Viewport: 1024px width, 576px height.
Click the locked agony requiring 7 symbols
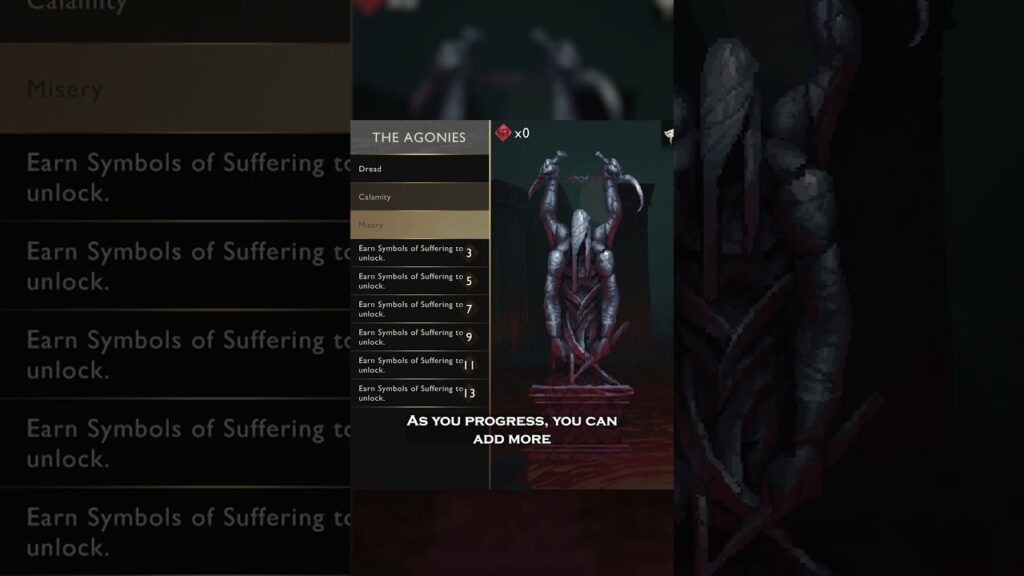click(419, 309)
